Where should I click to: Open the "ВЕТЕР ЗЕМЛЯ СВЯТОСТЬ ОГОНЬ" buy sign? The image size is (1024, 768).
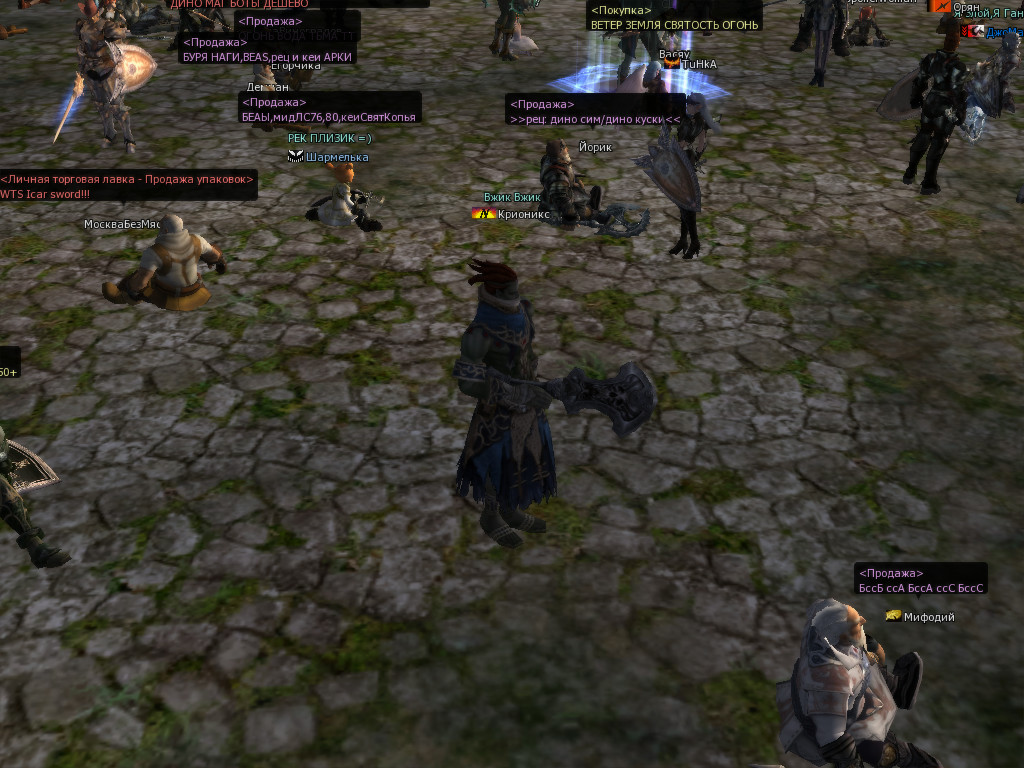point(674,24)
